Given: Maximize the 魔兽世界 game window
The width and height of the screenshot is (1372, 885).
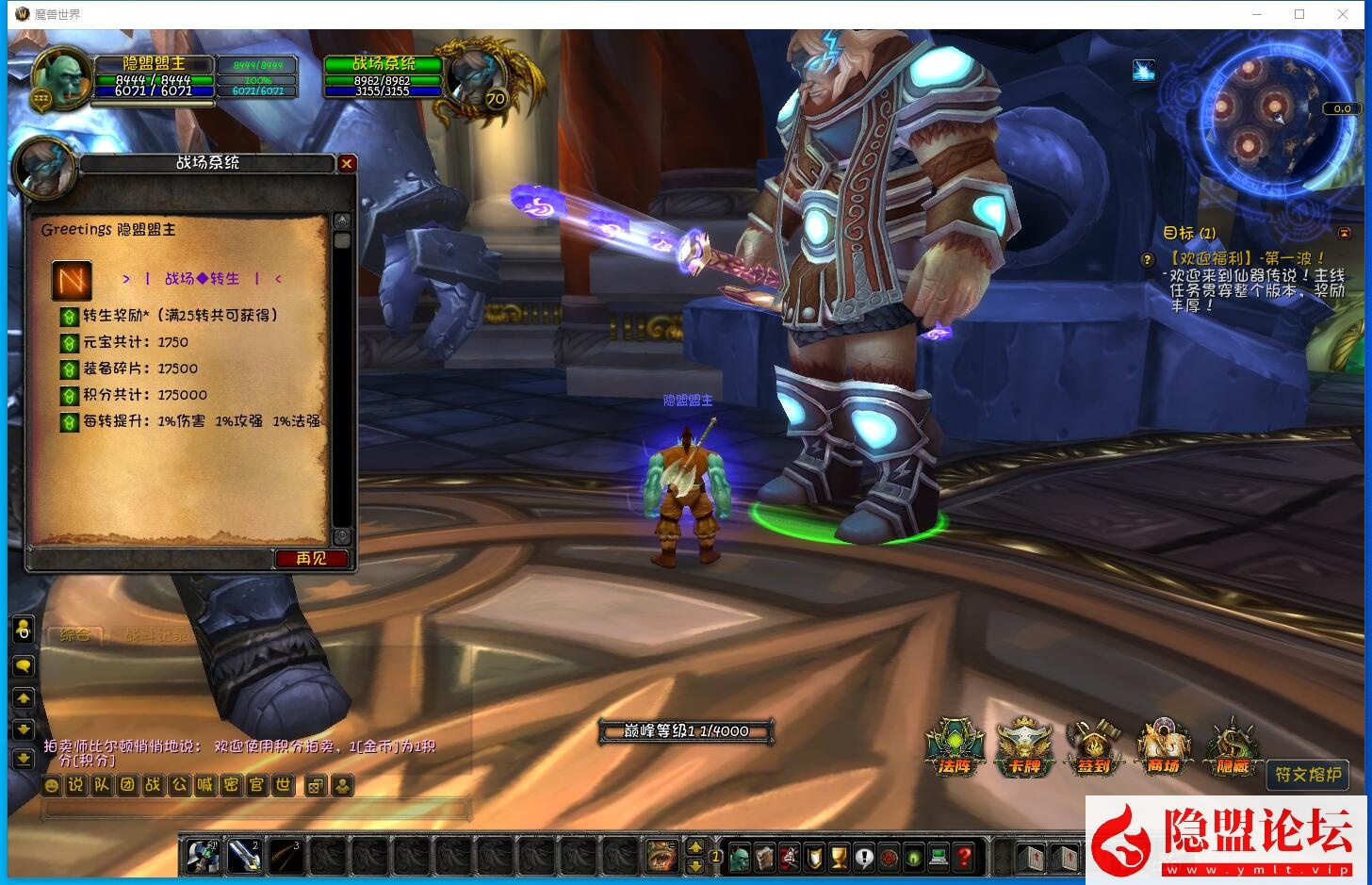Looking at the screenshot, I should tap(1299, 14).
